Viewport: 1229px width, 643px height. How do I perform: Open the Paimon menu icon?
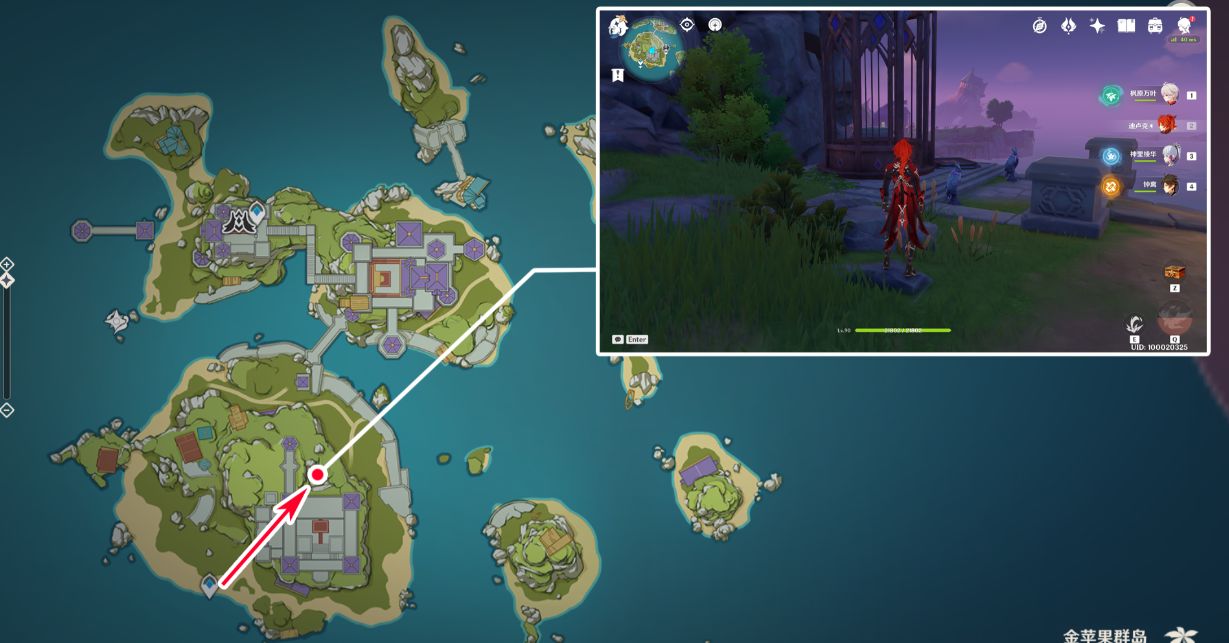point(617,27)
